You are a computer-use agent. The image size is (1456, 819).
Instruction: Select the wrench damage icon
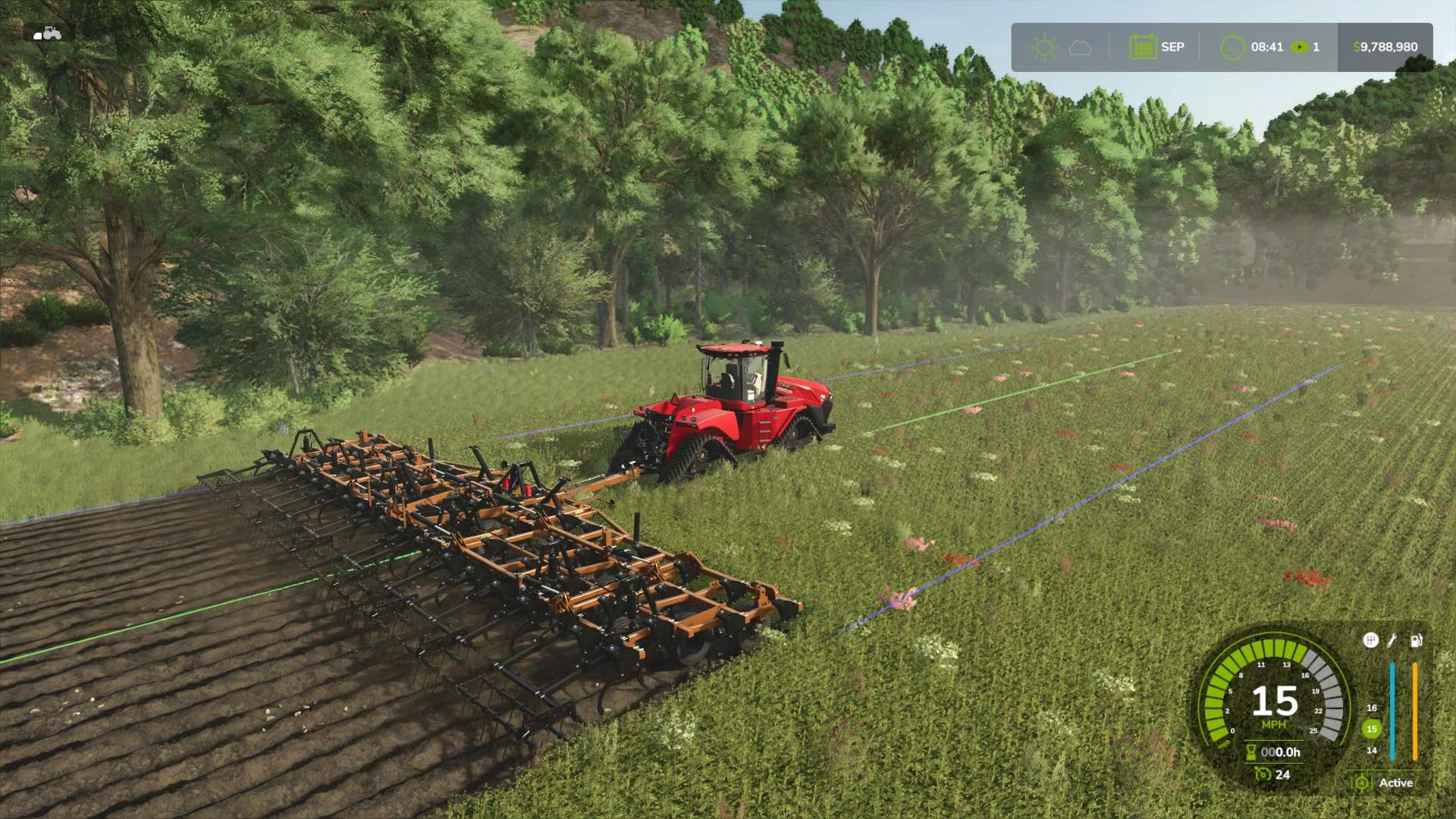click(x=1392, y=641)
